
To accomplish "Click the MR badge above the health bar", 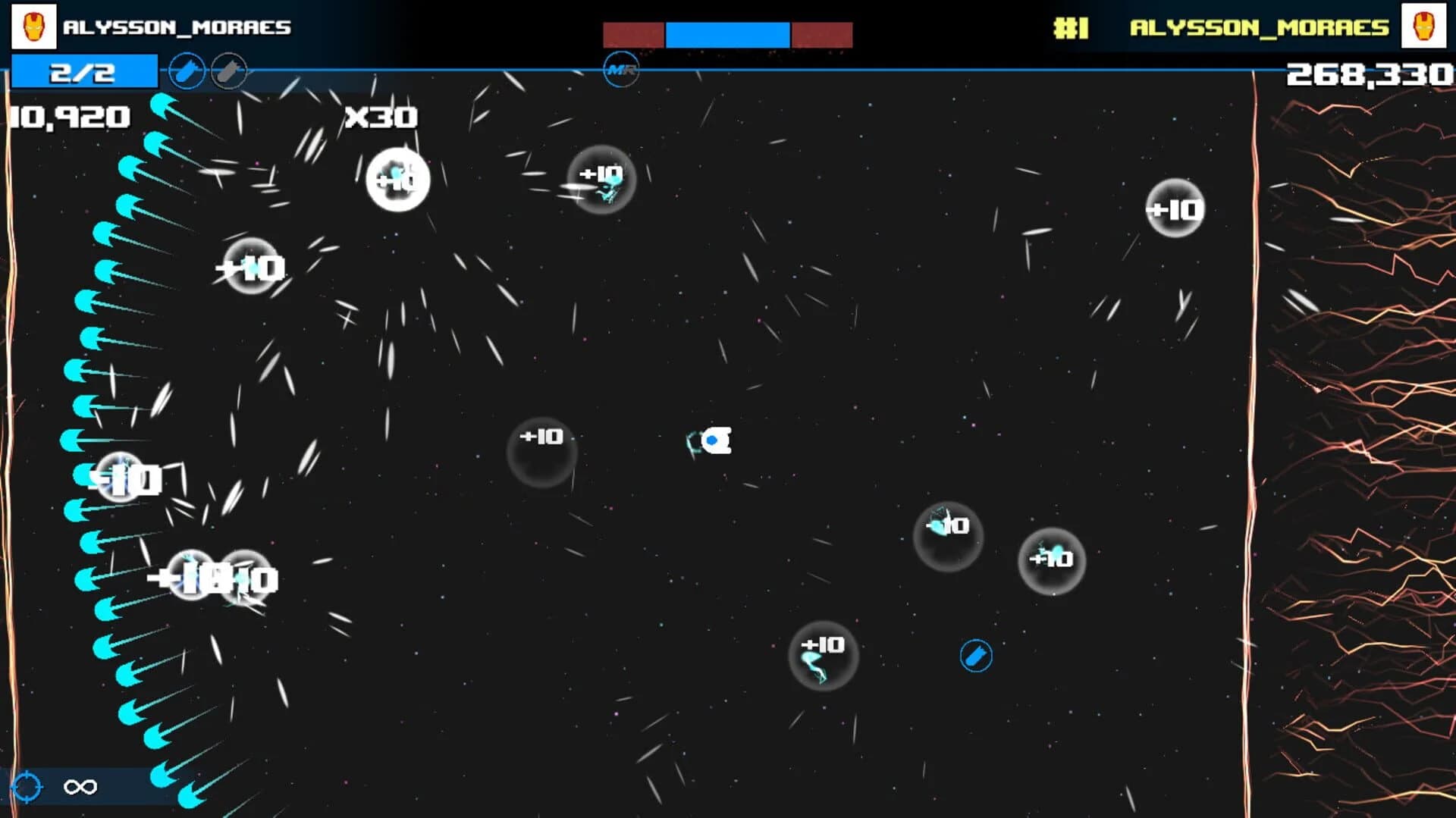I will coord(621,69).
